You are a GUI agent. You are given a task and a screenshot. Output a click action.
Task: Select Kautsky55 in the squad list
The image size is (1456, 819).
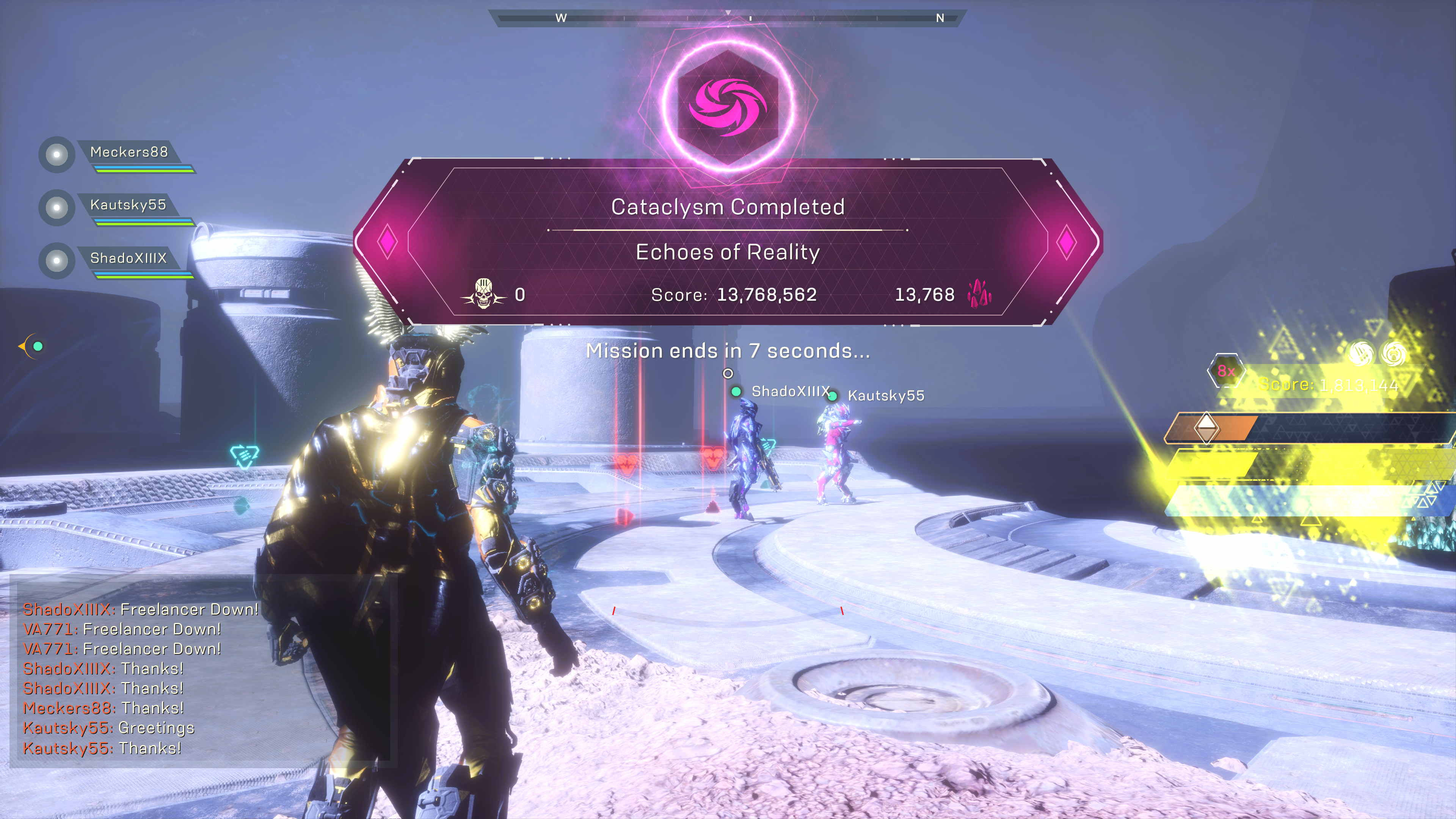click(x=128, y=205)
